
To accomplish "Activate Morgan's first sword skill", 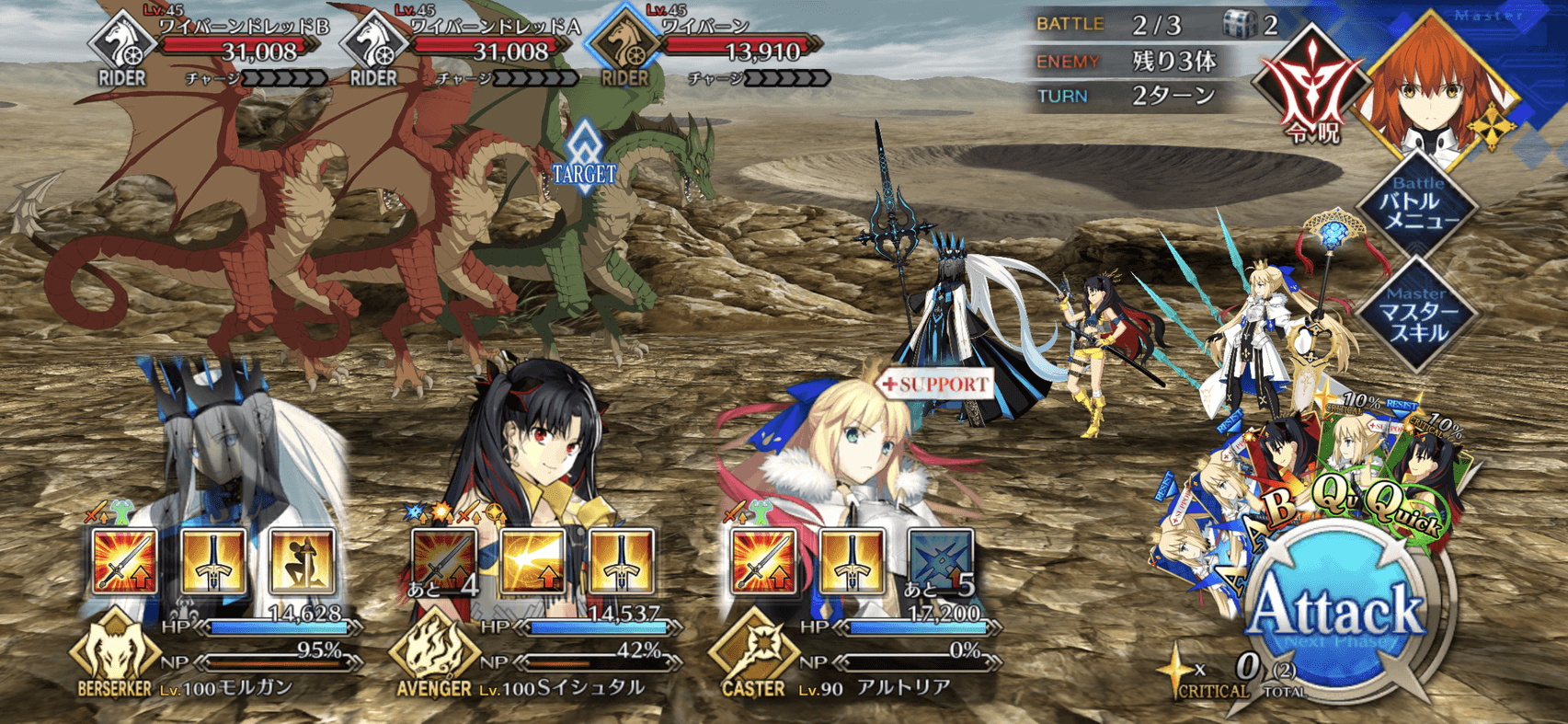I will click(124, 560).
